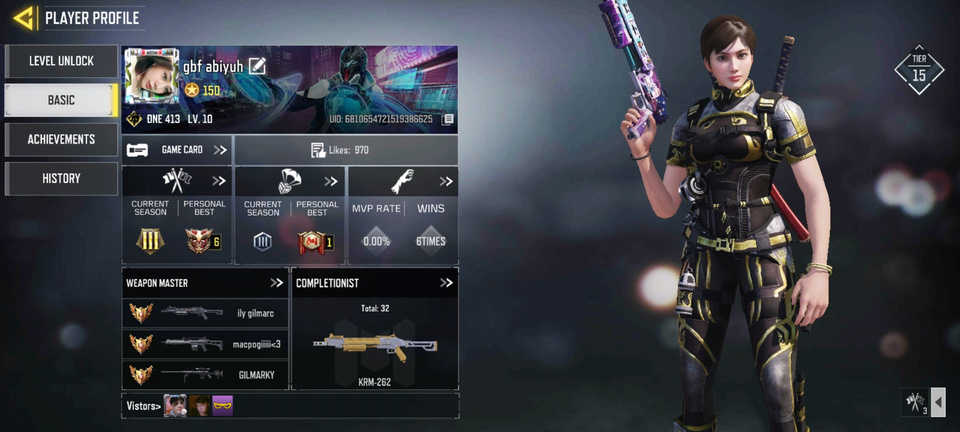Go back using the yellow arrow

[x=24, y=17]
